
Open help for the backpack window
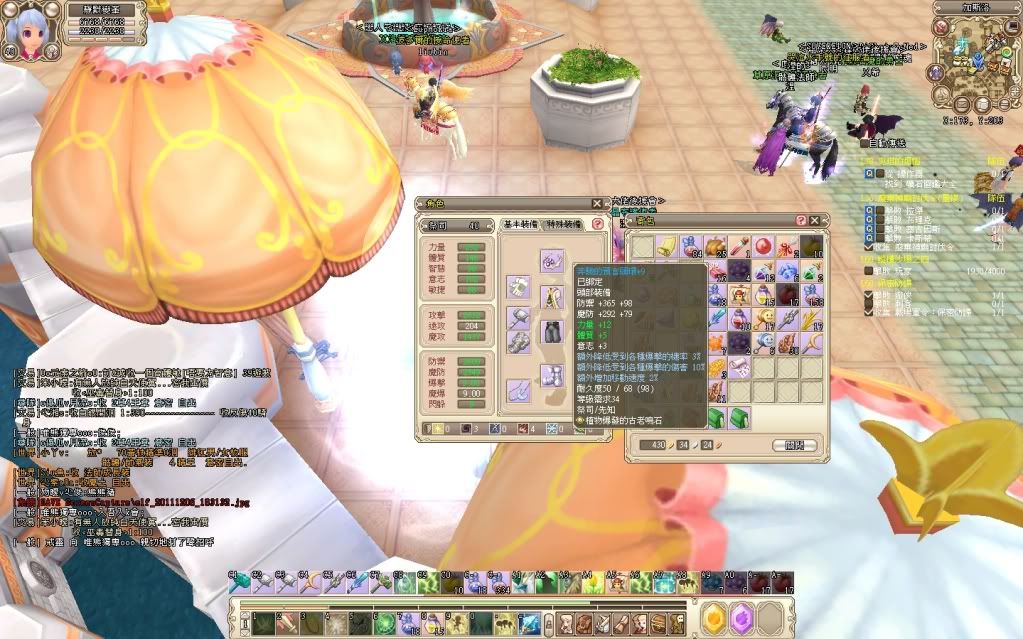801,220
